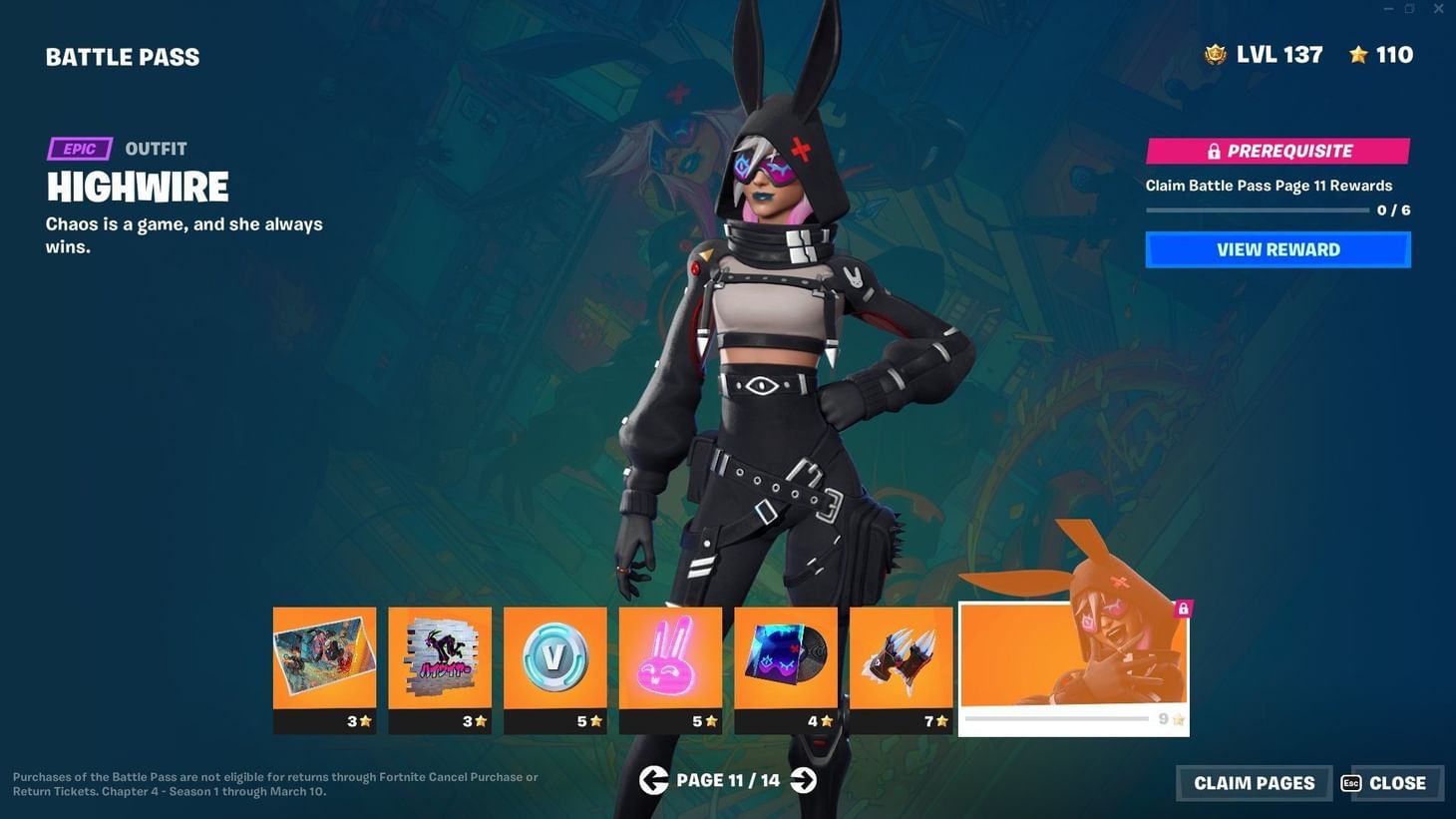
Task: Click the battle star progress bar on the Highwire tile
Action: pyautogui.click(x=1057, y=718)
